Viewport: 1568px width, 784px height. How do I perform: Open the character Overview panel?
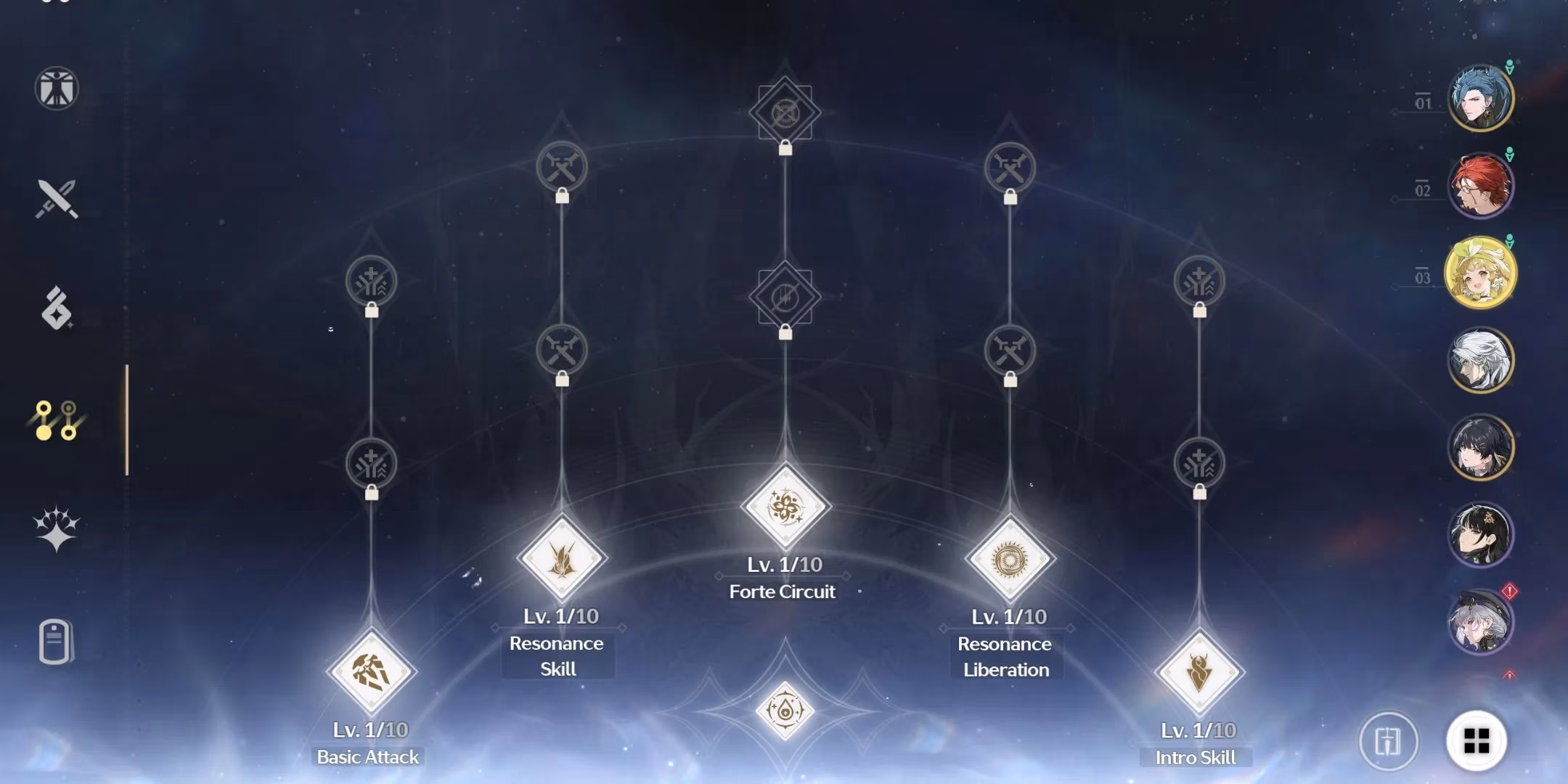pos(57,89)
